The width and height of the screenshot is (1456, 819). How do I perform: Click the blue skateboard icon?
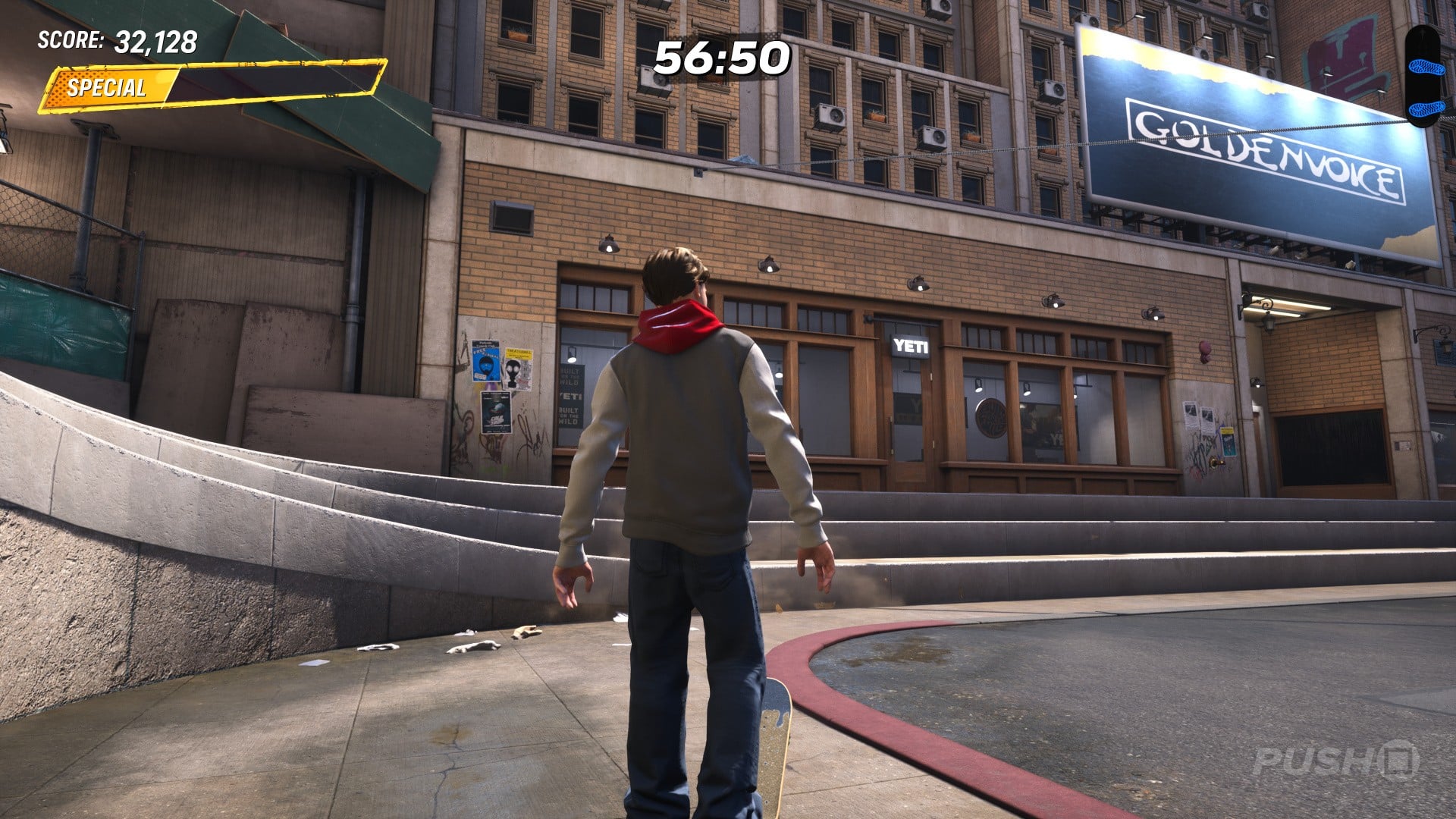click(1423, 76)
